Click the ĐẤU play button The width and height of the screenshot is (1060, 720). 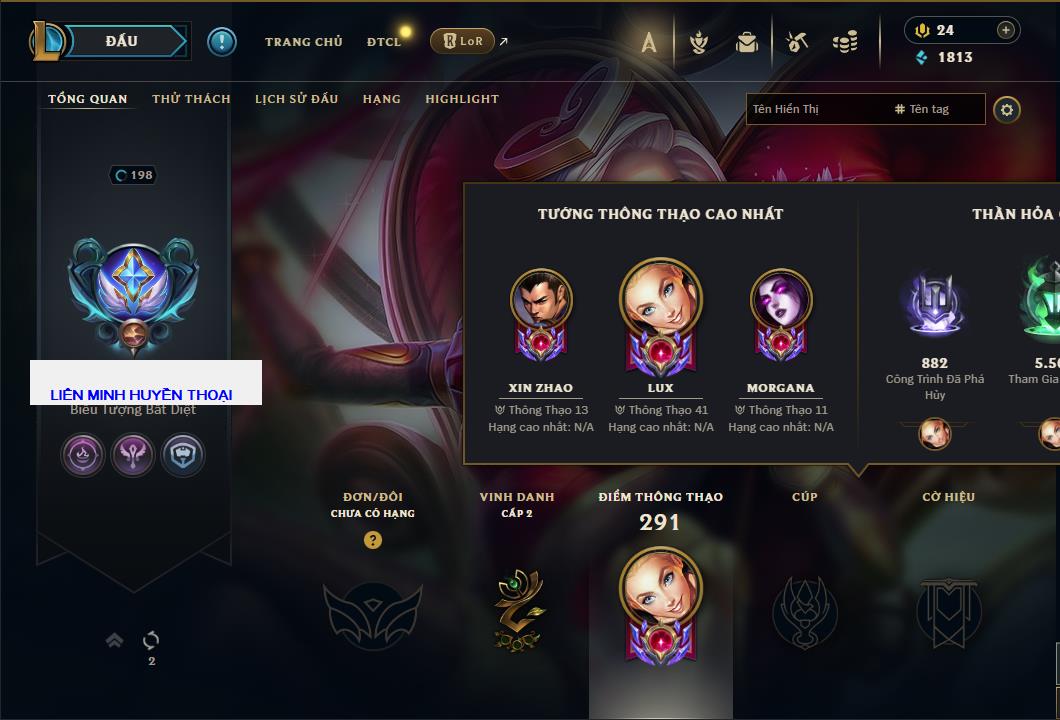[x=122, y=41]
